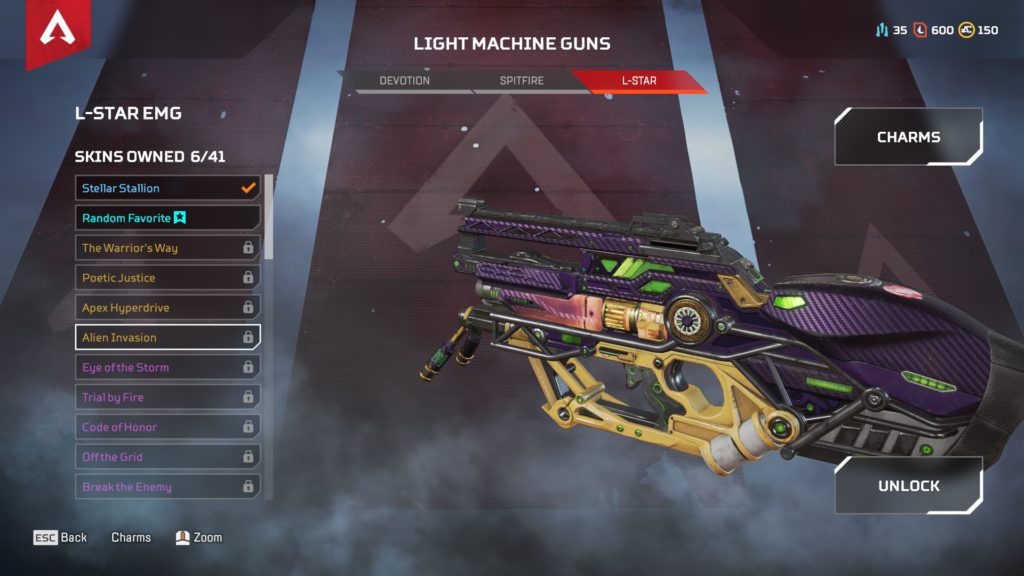Click the Zoom option in the footer

(198, 538)
